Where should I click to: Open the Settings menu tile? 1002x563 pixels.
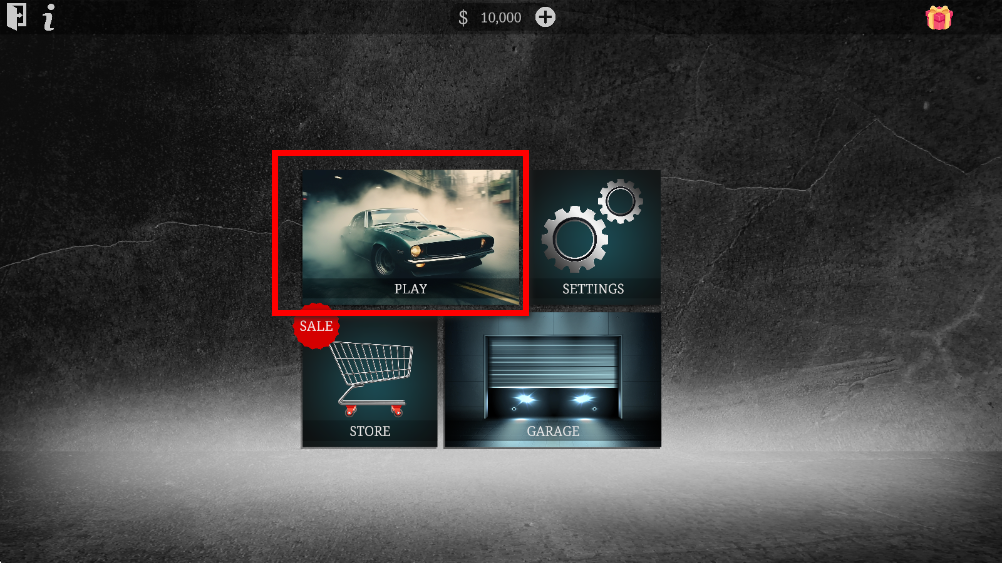[x=594, y=237]
